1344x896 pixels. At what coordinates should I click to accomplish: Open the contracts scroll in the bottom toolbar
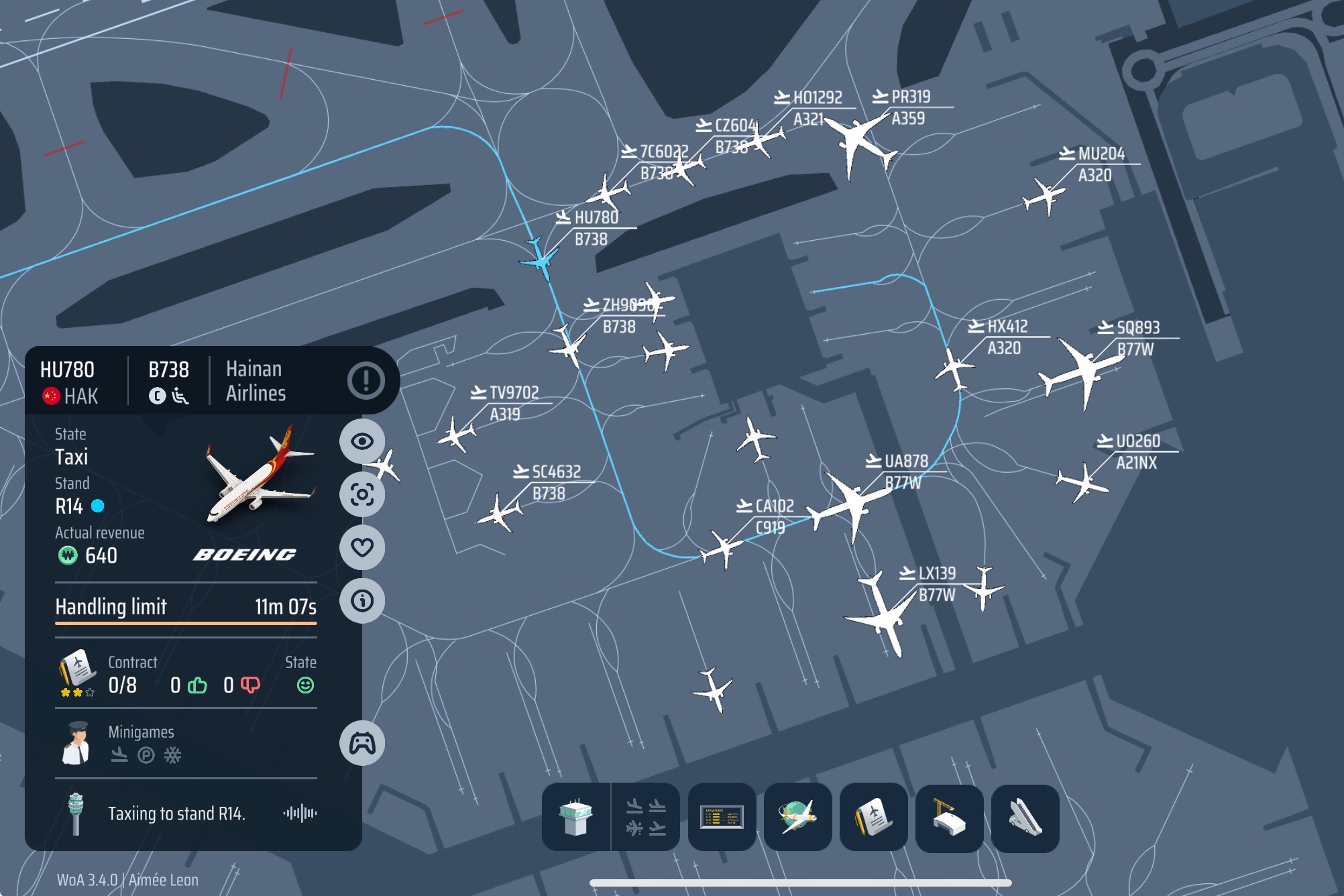(x=873, y=817)
